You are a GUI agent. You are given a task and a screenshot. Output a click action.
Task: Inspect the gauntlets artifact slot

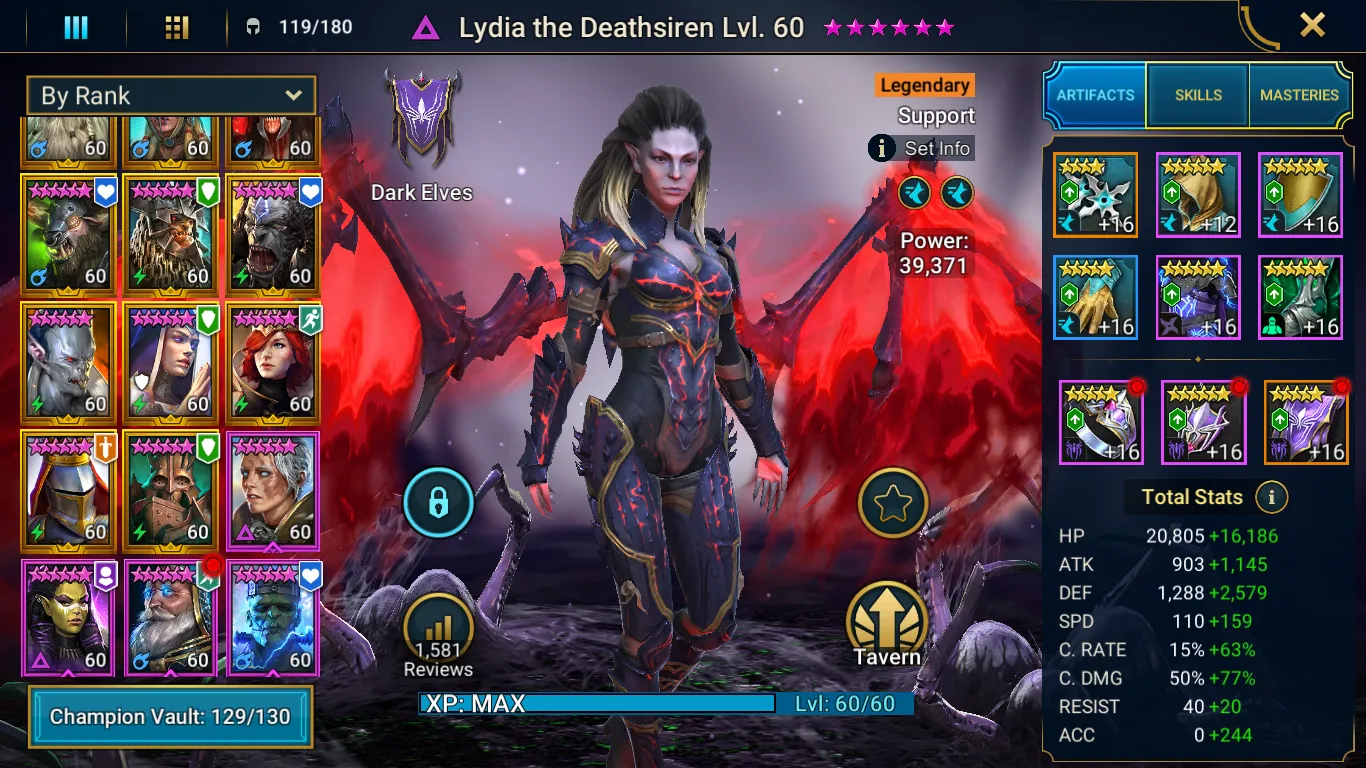point(1095,297)
